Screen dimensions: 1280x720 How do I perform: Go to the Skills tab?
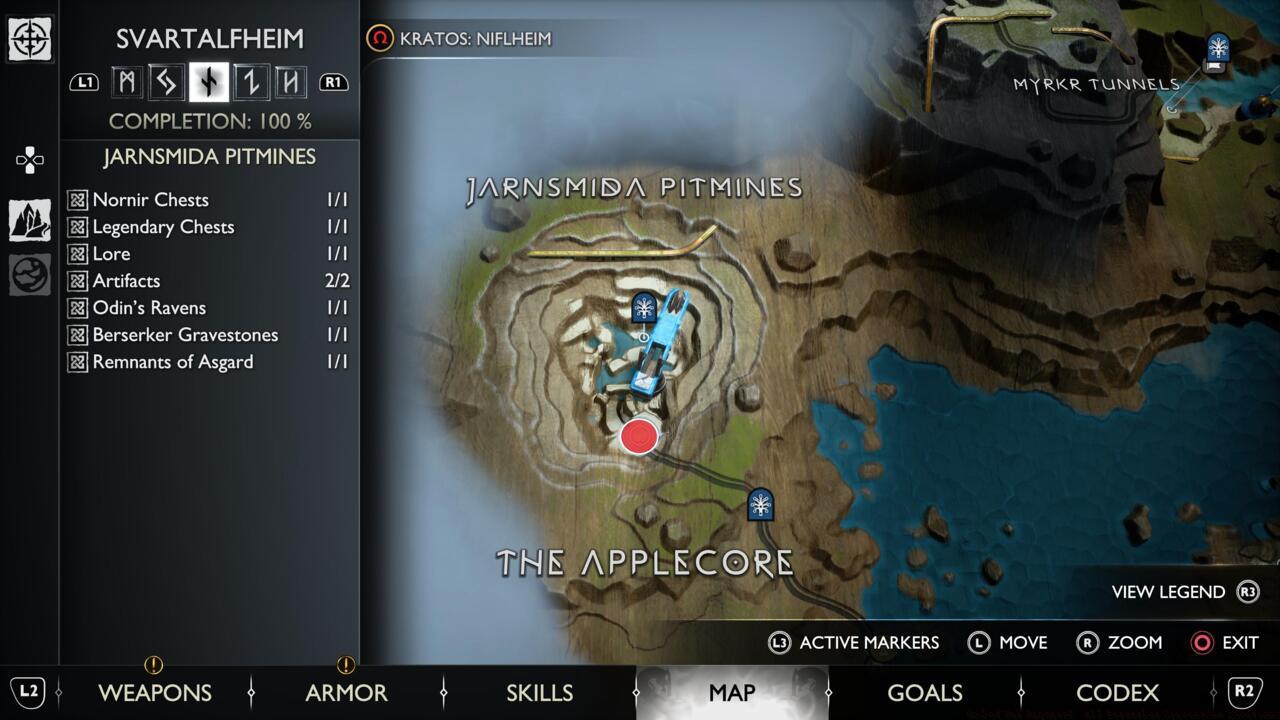[x=539, y=692]
